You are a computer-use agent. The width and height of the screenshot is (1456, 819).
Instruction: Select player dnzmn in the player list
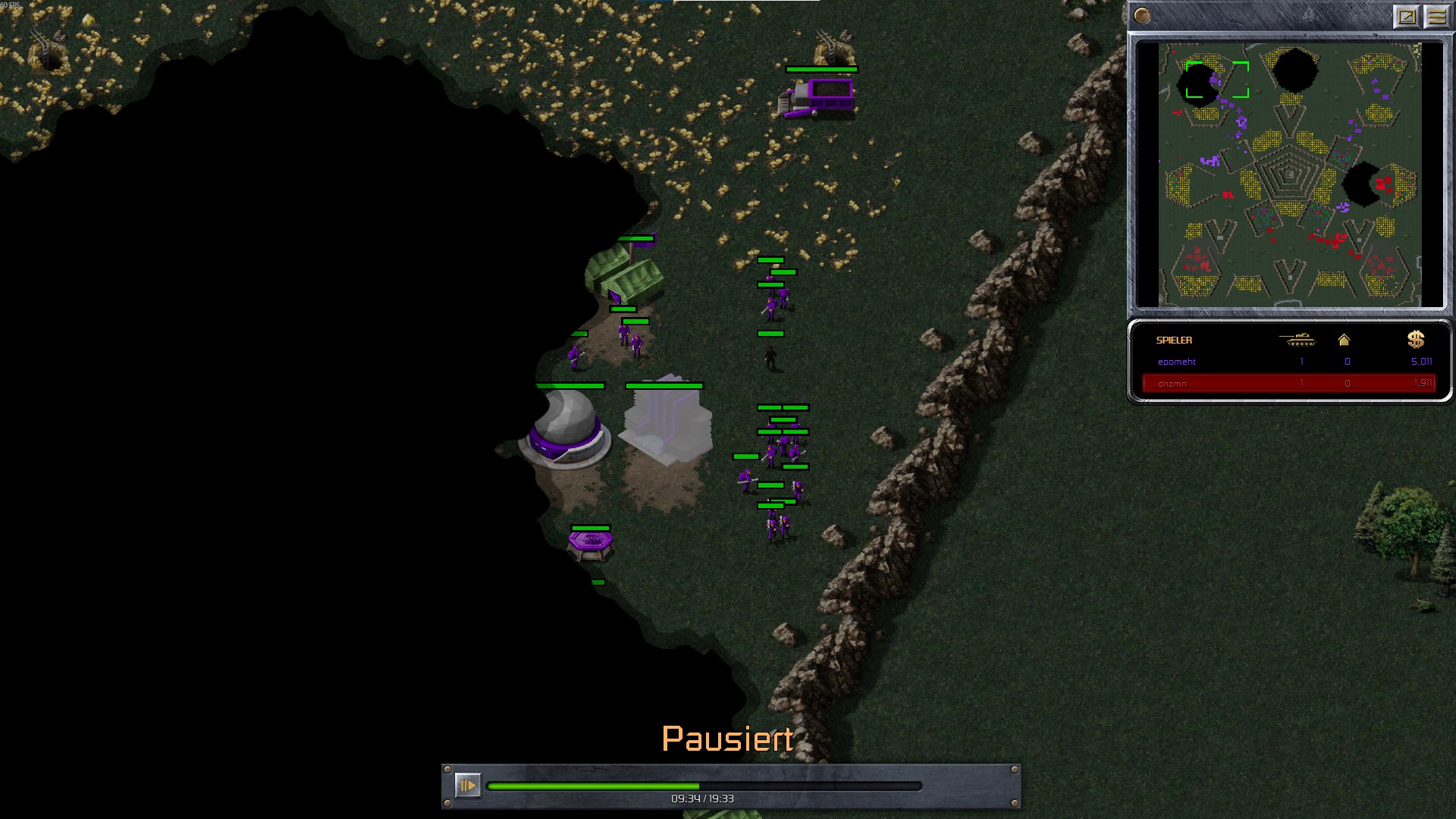click(x=1172, y=384)
